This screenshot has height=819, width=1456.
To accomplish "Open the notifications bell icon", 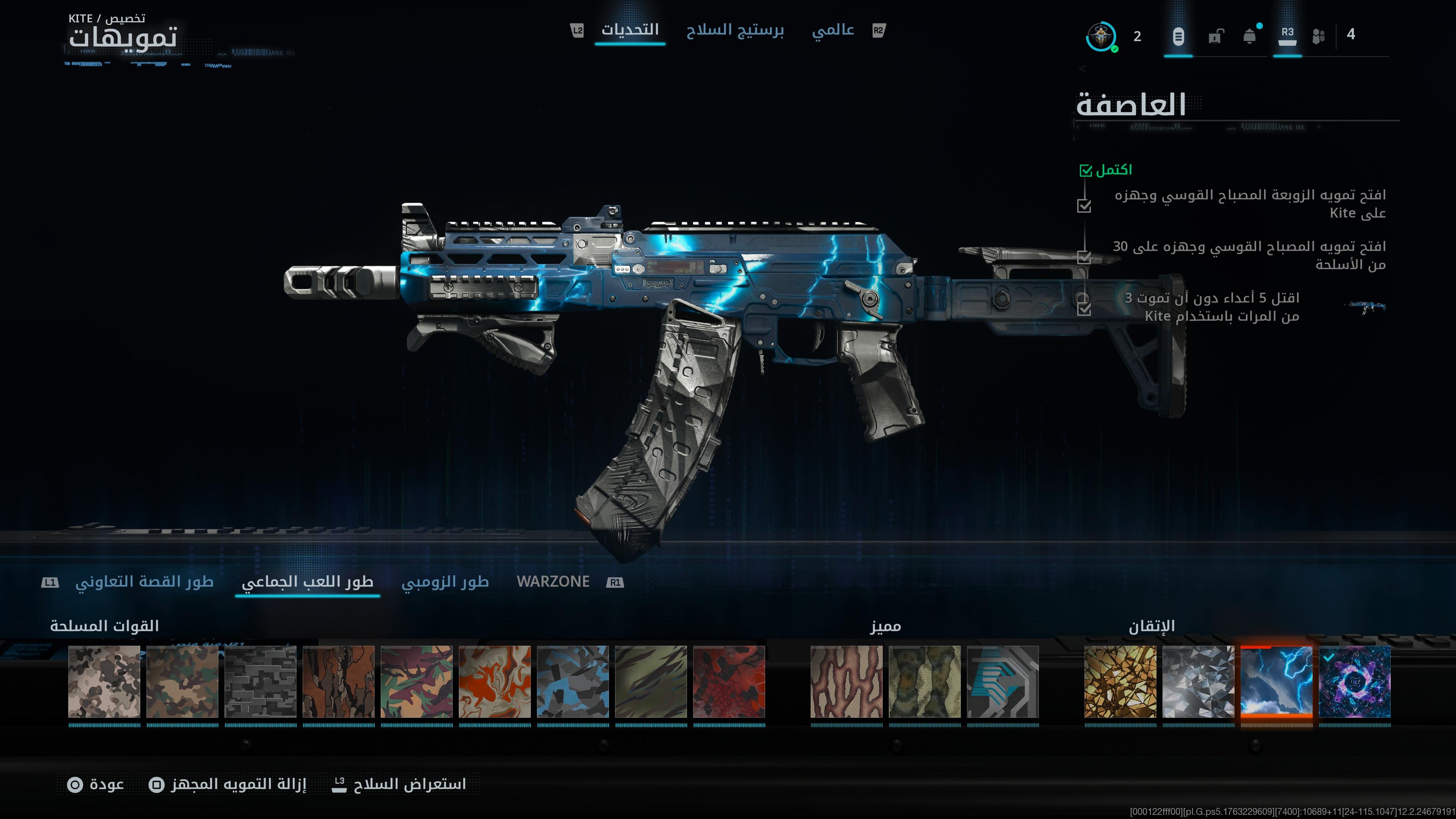I will (x=1250, y=37).
